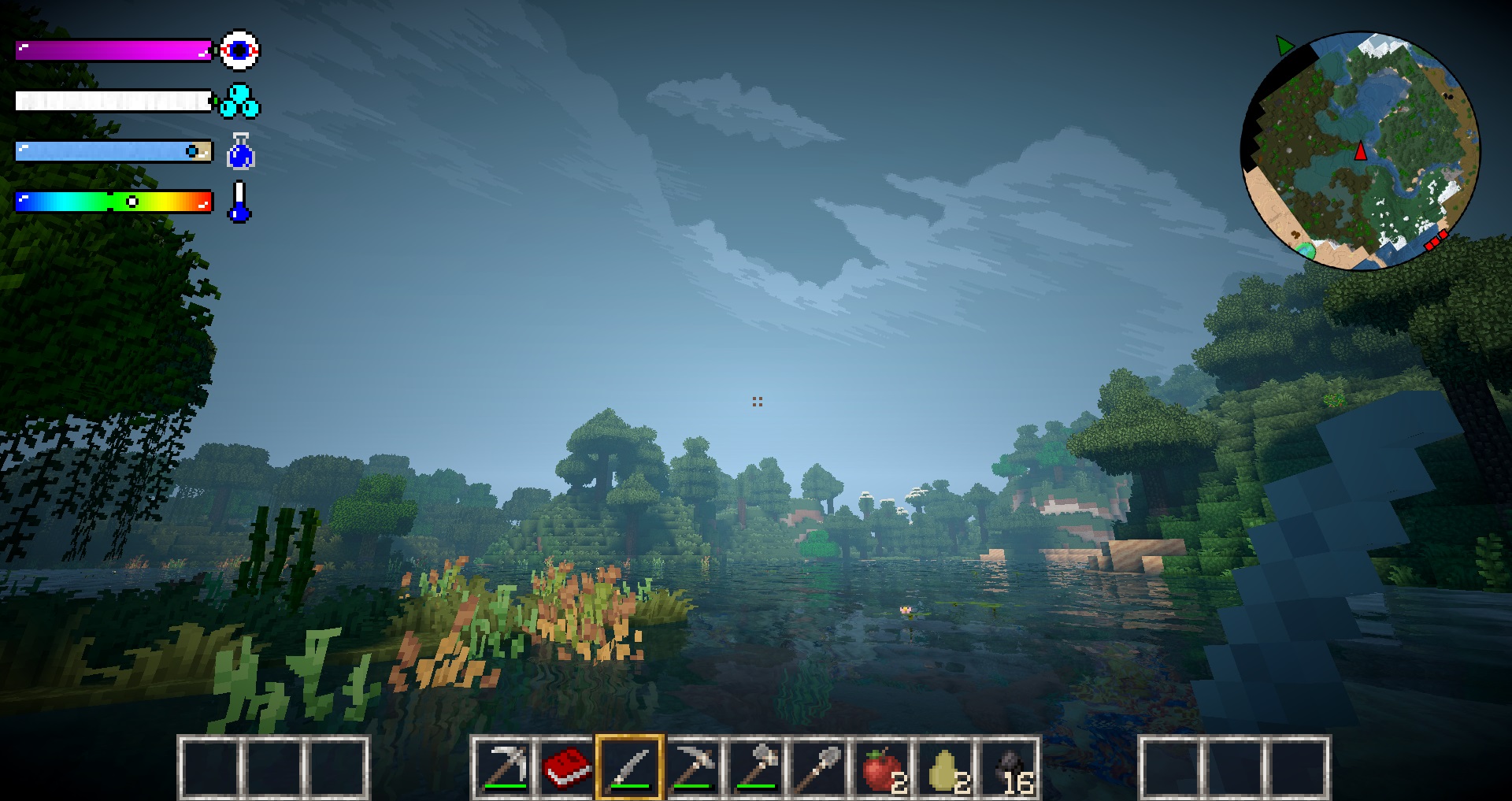Click the blue water flask icon
1512x801 pixels.
coord(240,151)
